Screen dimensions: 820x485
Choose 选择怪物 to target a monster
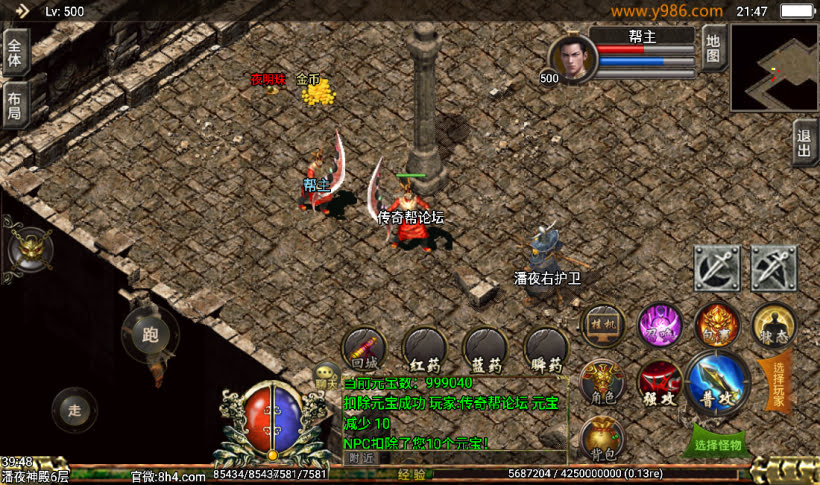pyautogui.click(x=718, y=443)
